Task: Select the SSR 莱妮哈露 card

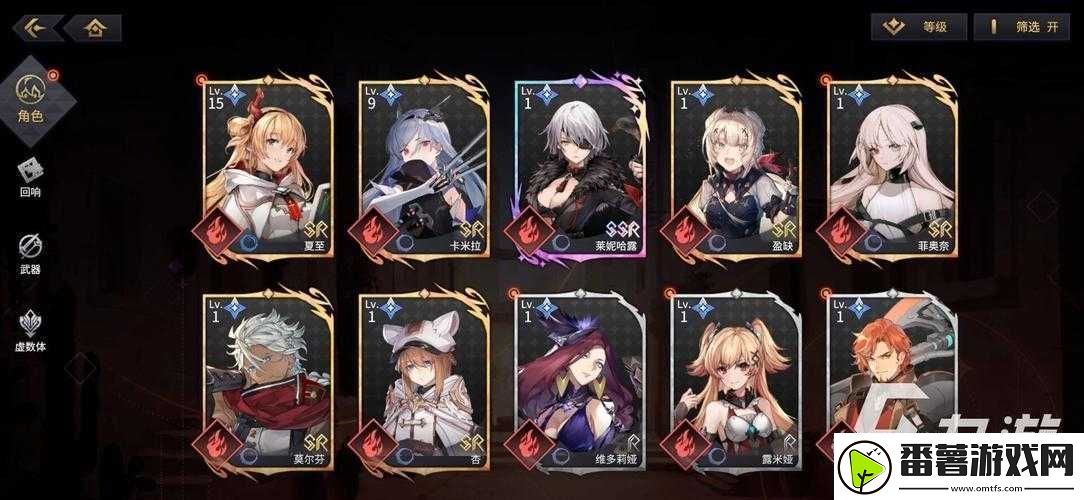Action: (581, 167)
